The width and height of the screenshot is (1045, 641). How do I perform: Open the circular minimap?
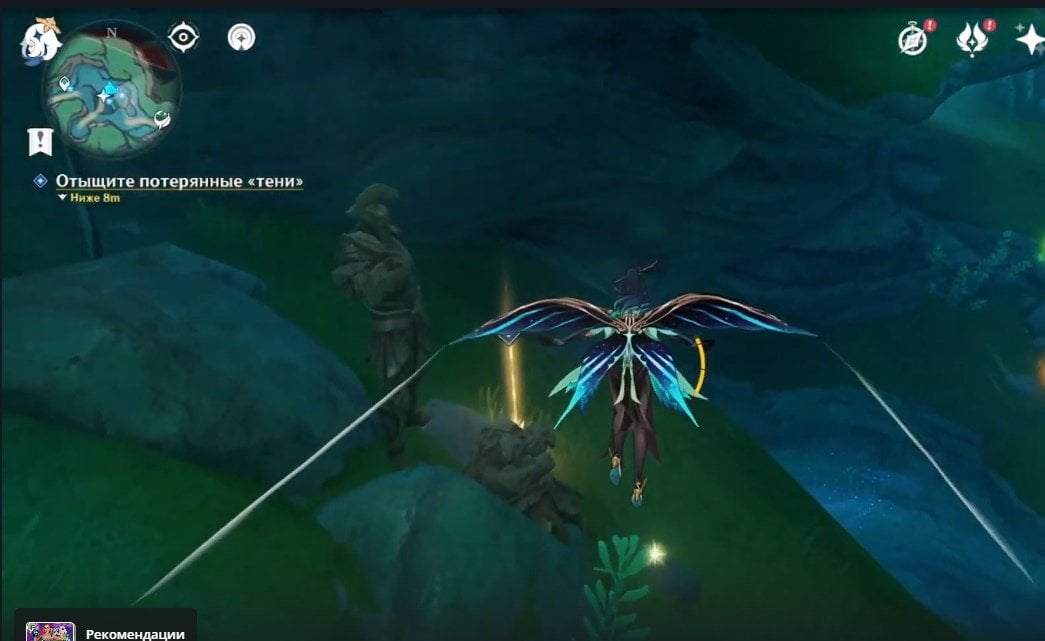111,90
